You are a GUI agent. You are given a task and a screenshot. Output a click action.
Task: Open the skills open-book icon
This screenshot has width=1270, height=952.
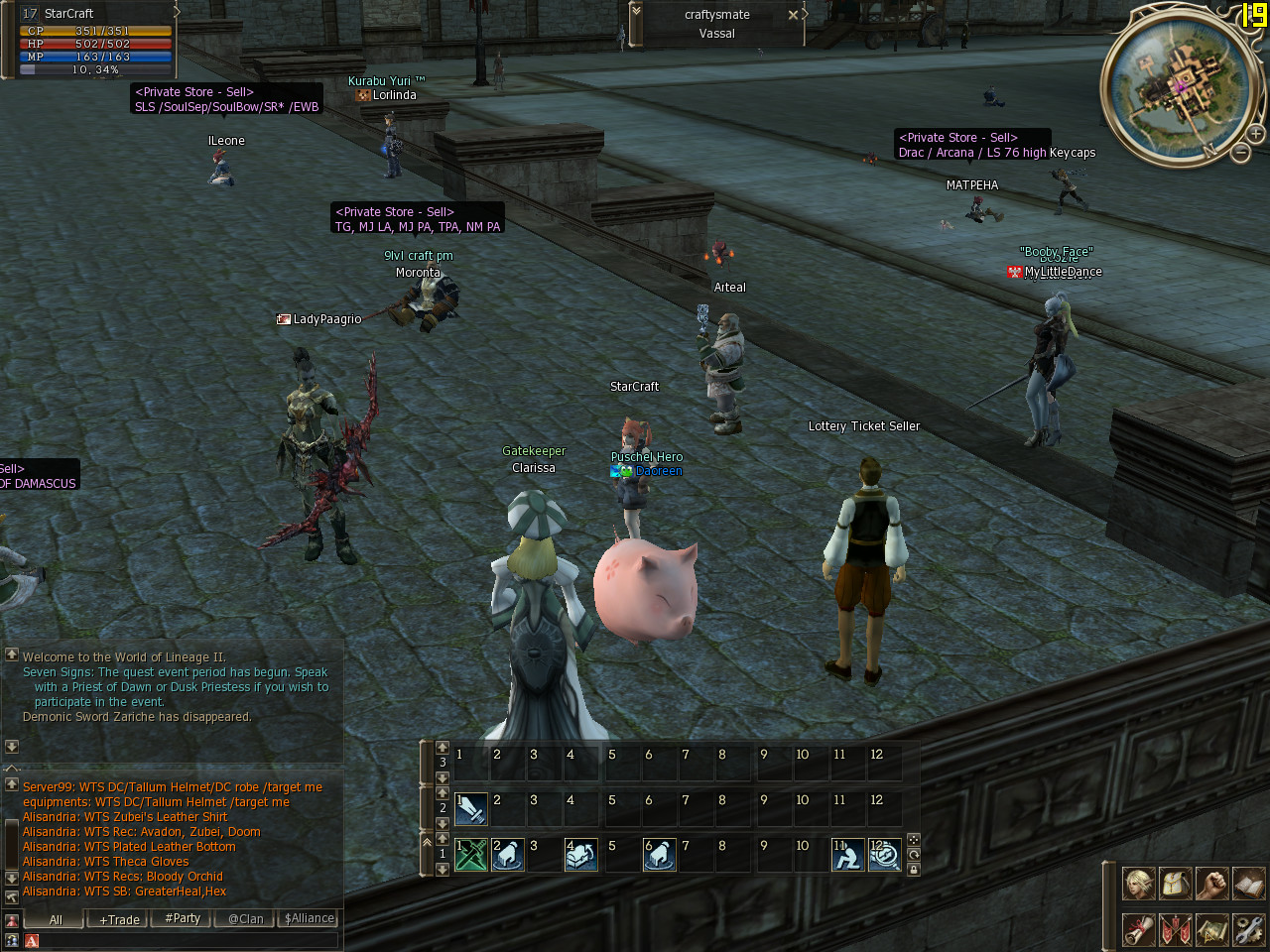pos(1248,883)
